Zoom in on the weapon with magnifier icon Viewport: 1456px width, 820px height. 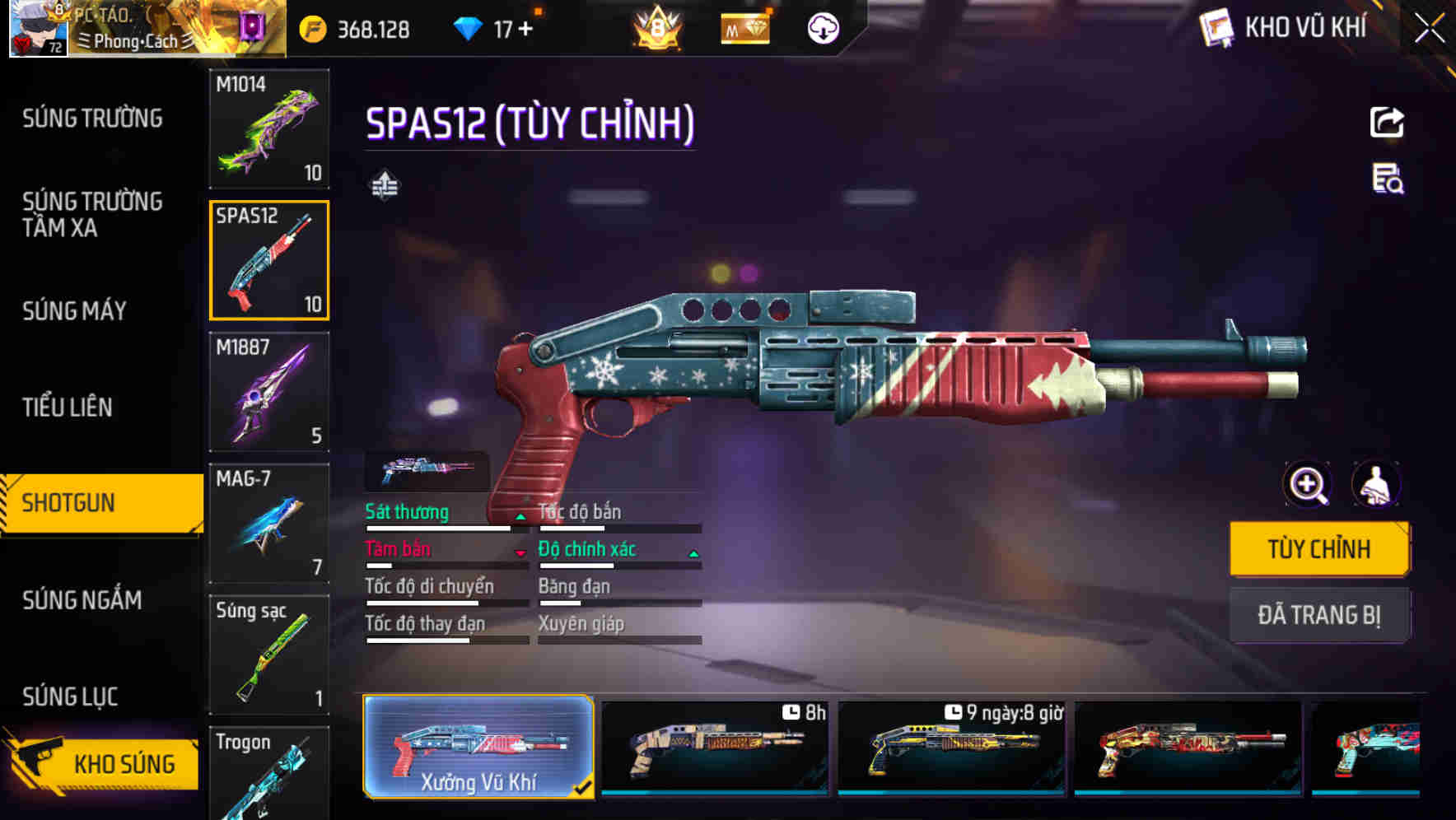coord(1308,485)
